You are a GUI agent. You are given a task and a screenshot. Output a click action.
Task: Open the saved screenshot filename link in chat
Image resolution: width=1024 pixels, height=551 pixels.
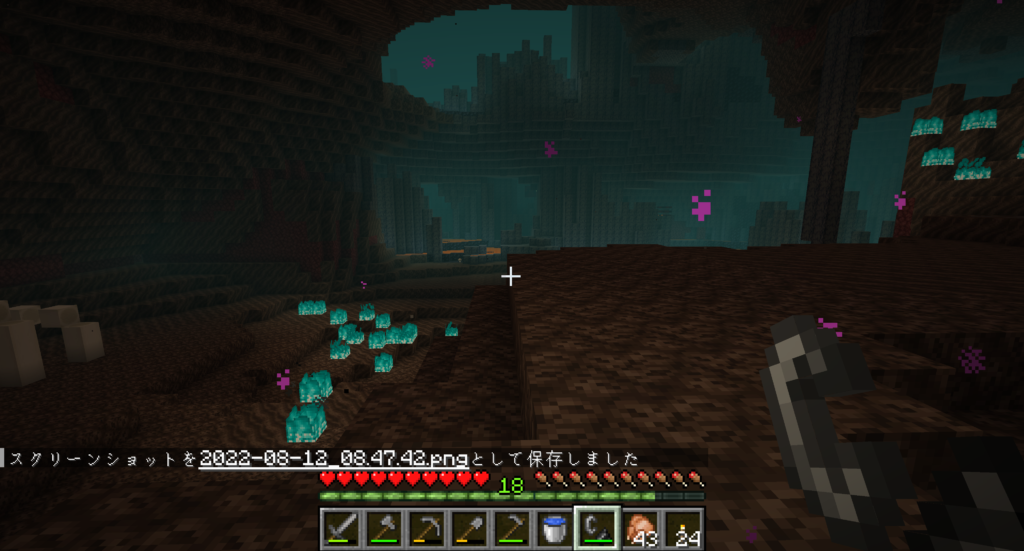point(334,458)
